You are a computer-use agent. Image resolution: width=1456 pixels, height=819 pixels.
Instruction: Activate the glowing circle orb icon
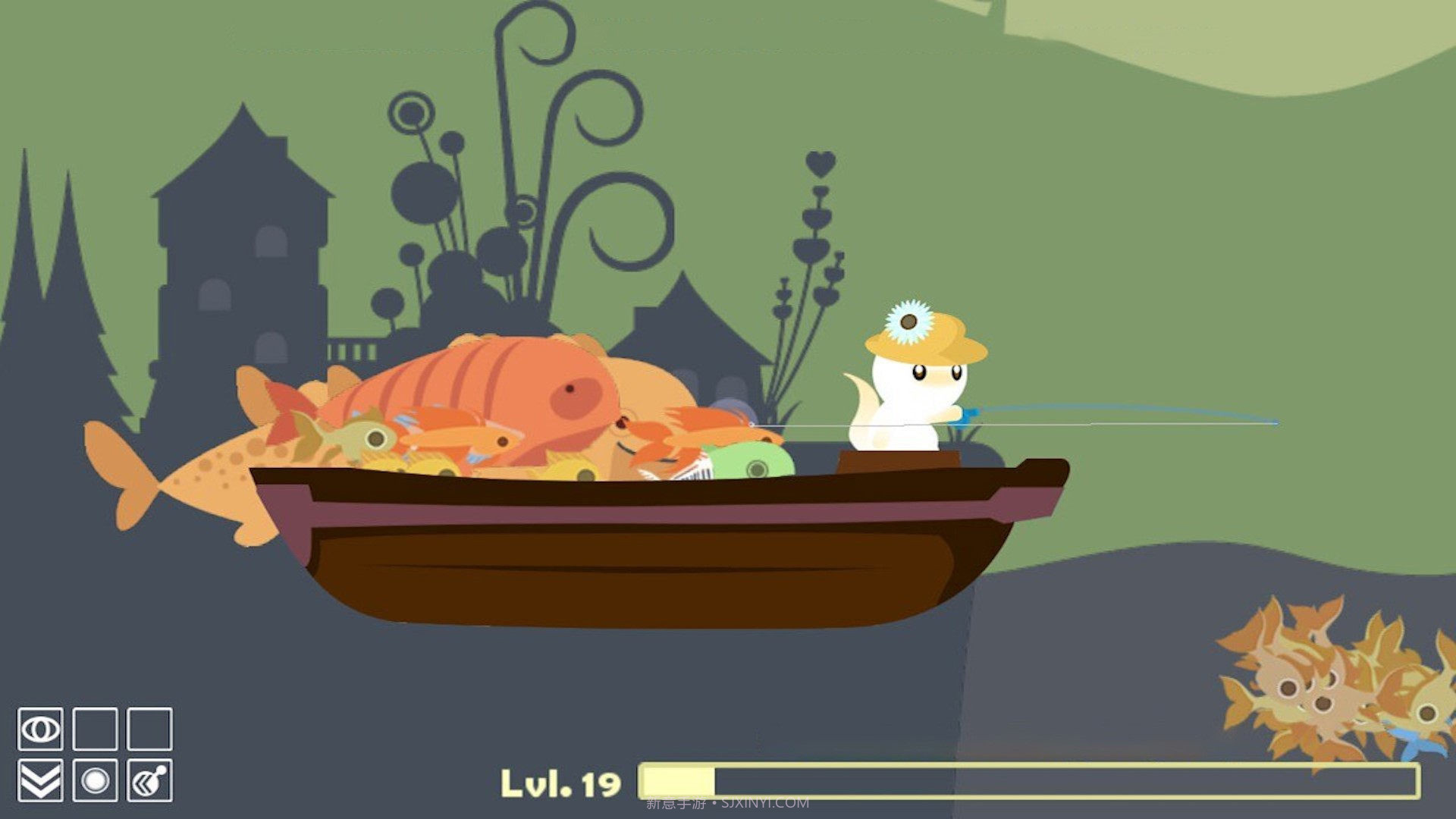pyautogui.click(x=95, y=780)
